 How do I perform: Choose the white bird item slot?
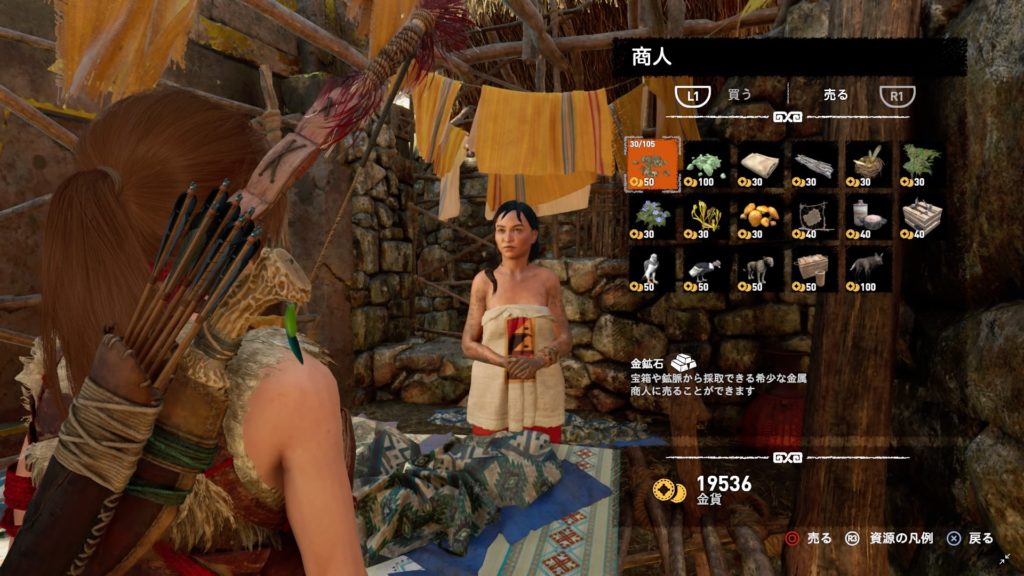[650, 269]
